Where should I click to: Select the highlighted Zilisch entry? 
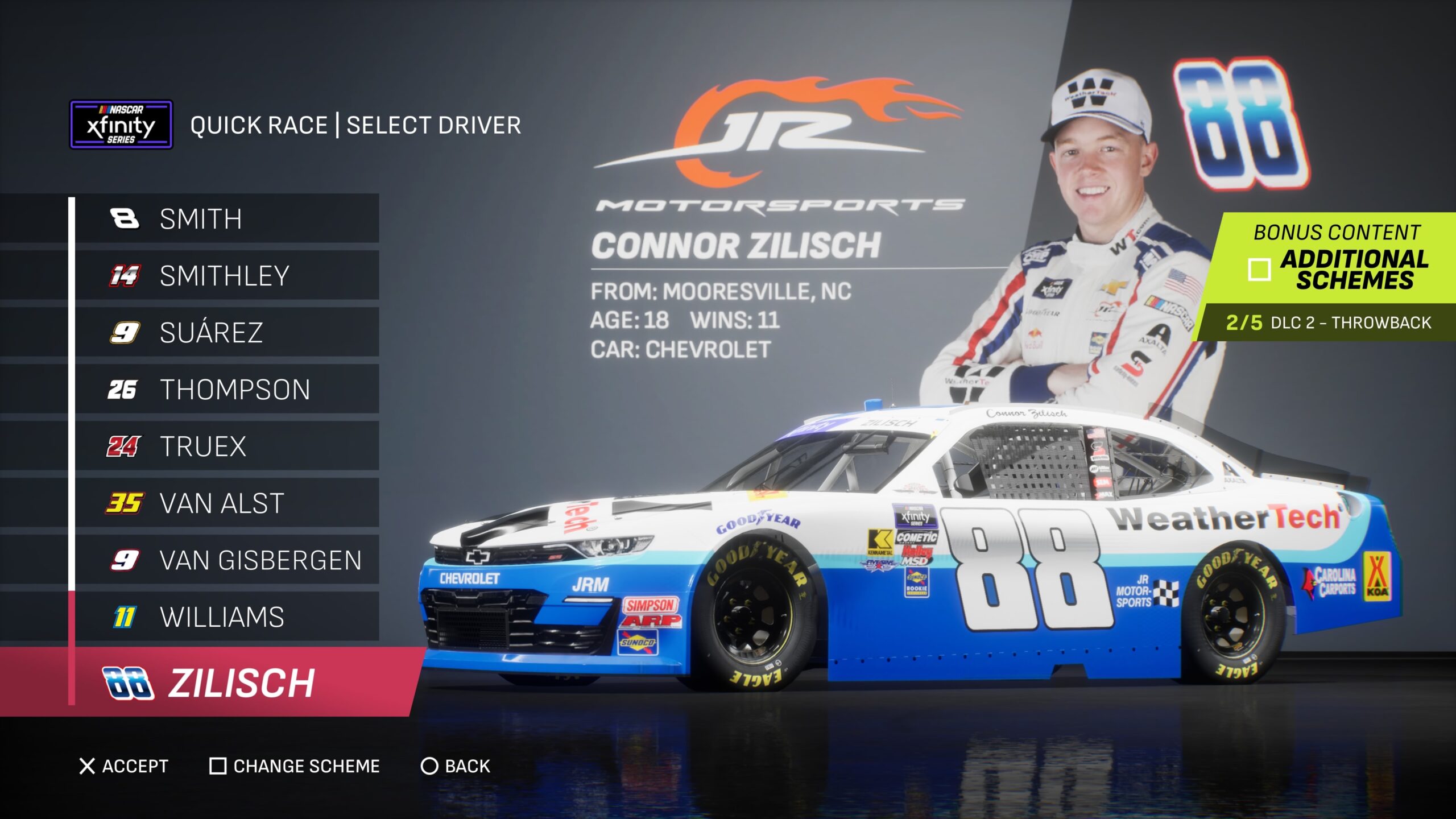pos(227,682)
